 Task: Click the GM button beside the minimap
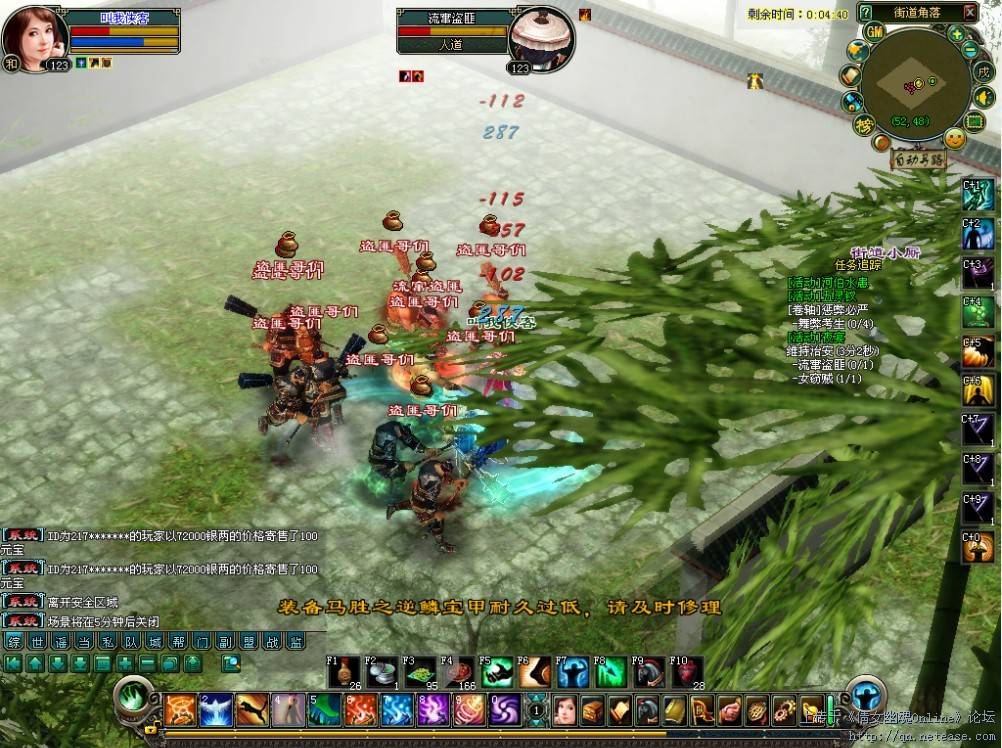tap(874, 32)
